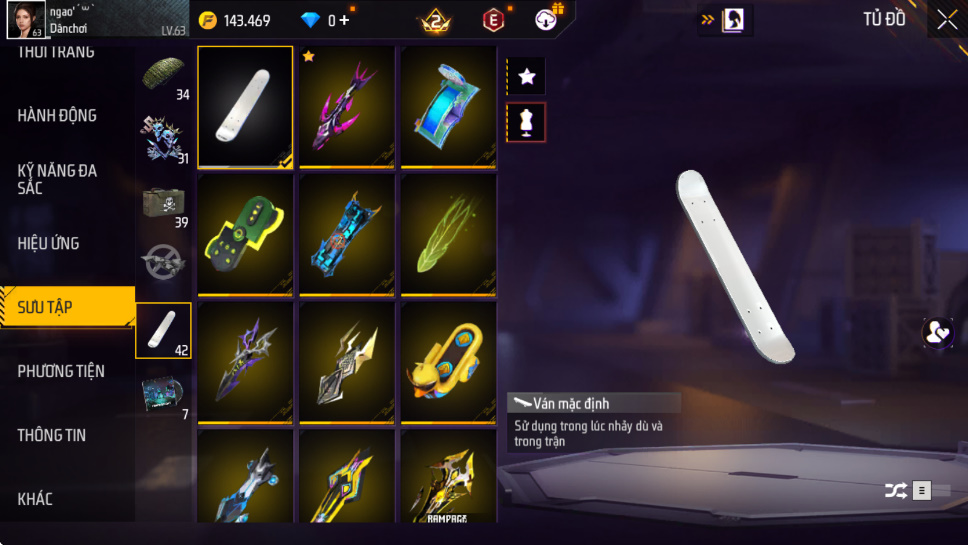
Task: Choose the pink and purple spiked surfboard
Action: pos(347,106)
